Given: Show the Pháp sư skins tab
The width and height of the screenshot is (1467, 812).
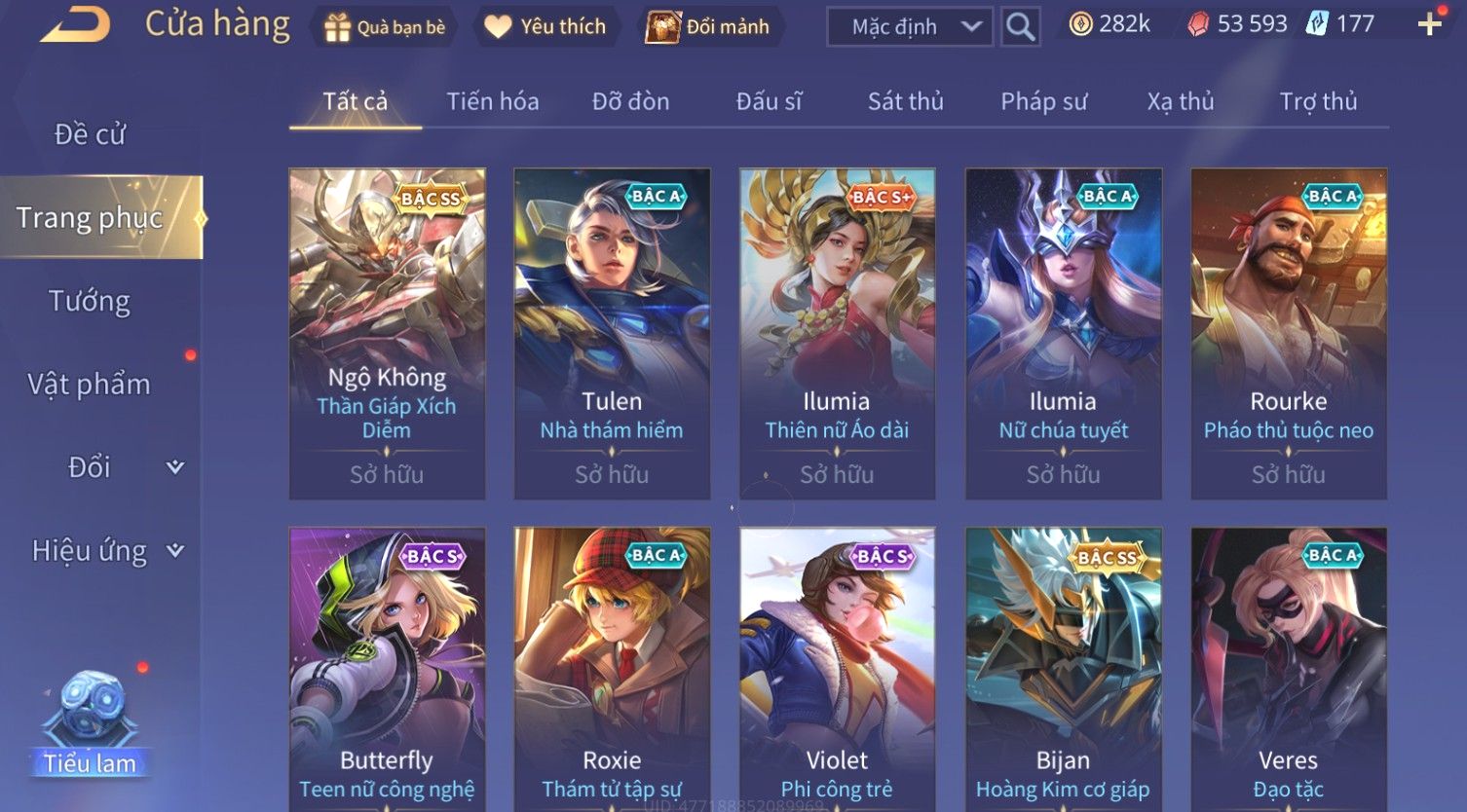Looking at the screenshot, I should (x=1043, y=101).
